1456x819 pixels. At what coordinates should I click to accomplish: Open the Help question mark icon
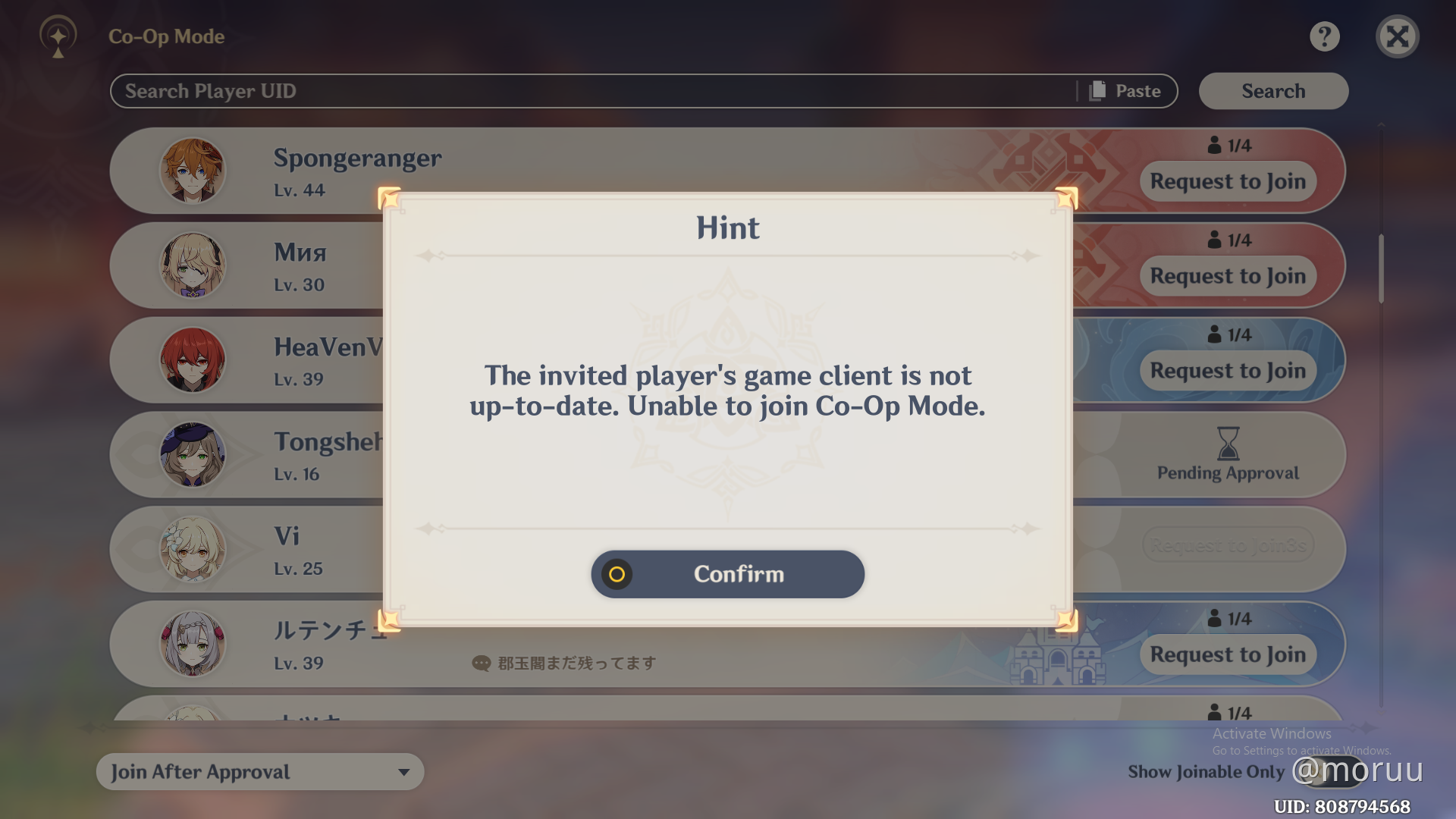[x=1325, y=36]
